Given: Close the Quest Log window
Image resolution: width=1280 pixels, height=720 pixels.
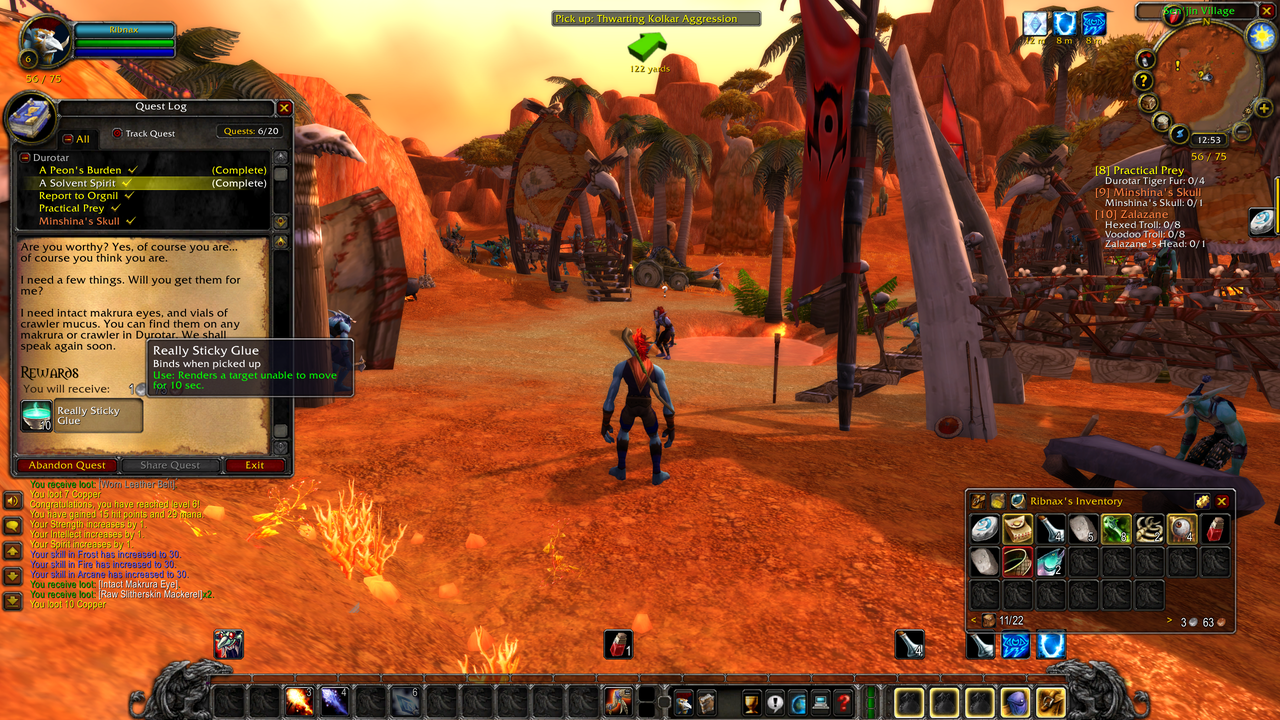Looking at the screenshot, I should click(x=284, y=108).
